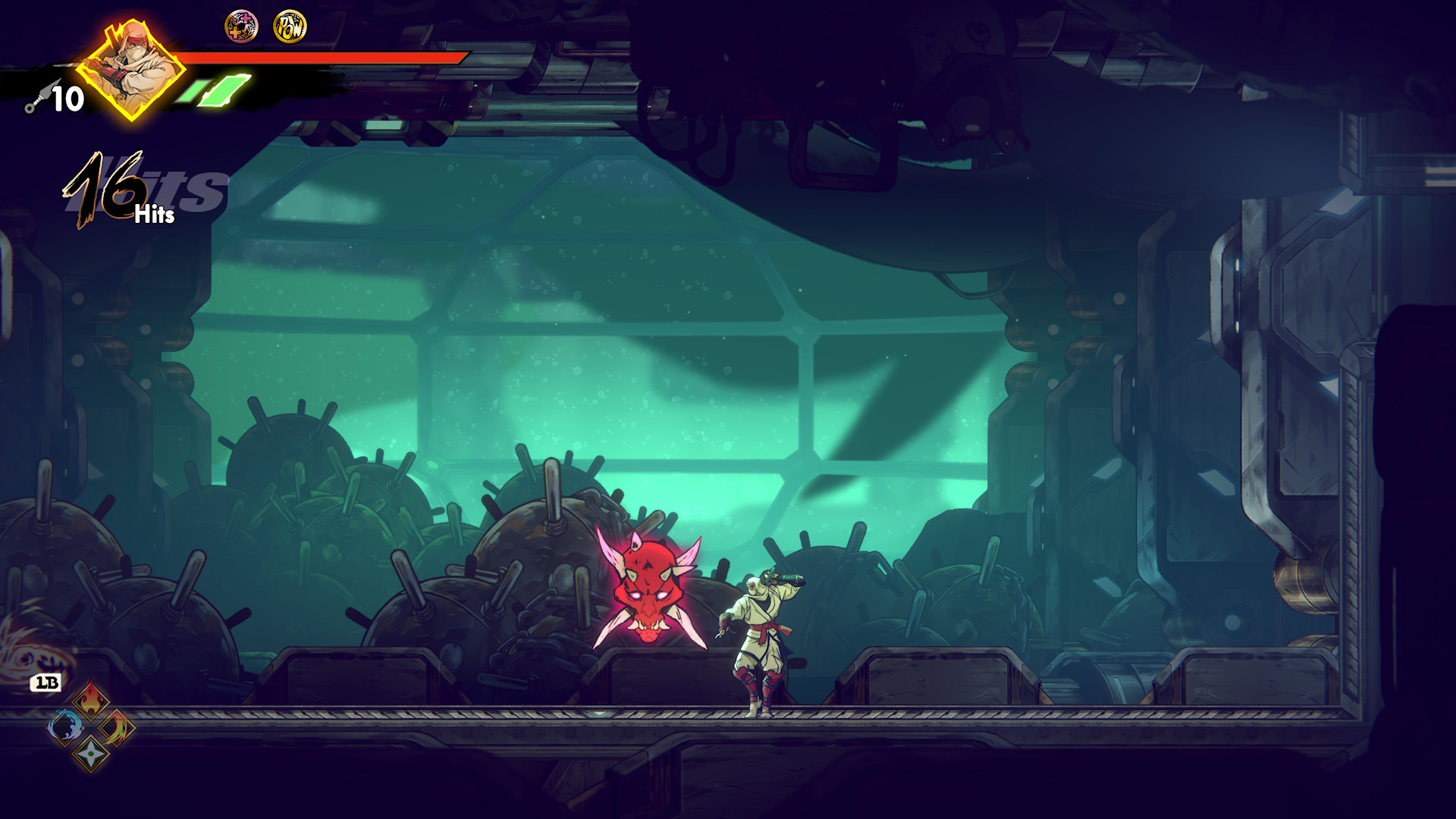This screenshot has width=1456, height=819.
Task: Select the kunai ammo icon
Action: [36, 99]
